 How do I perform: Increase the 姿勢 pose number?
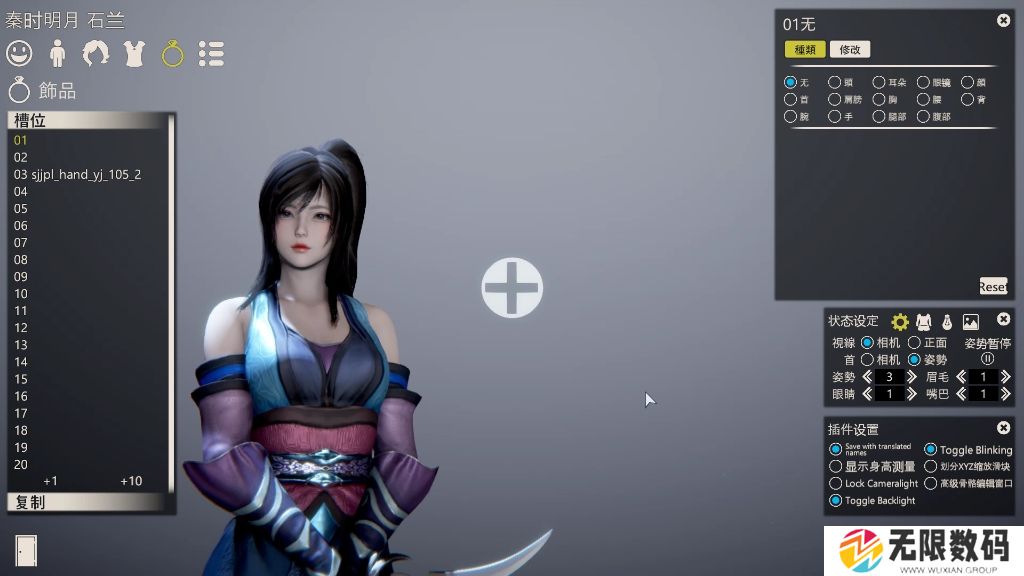pyautogui.click(x=911, y=377)
